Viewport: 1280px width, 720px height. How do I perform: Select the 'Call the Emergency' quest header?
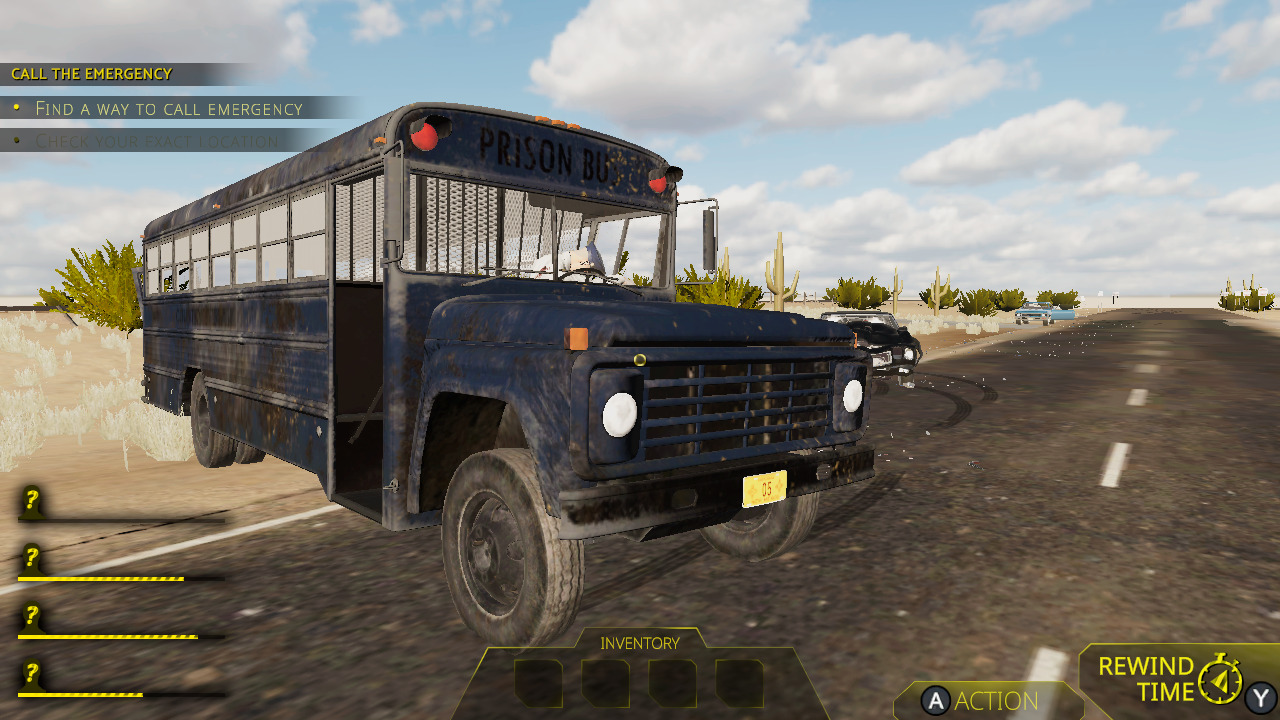pos(90,73)
